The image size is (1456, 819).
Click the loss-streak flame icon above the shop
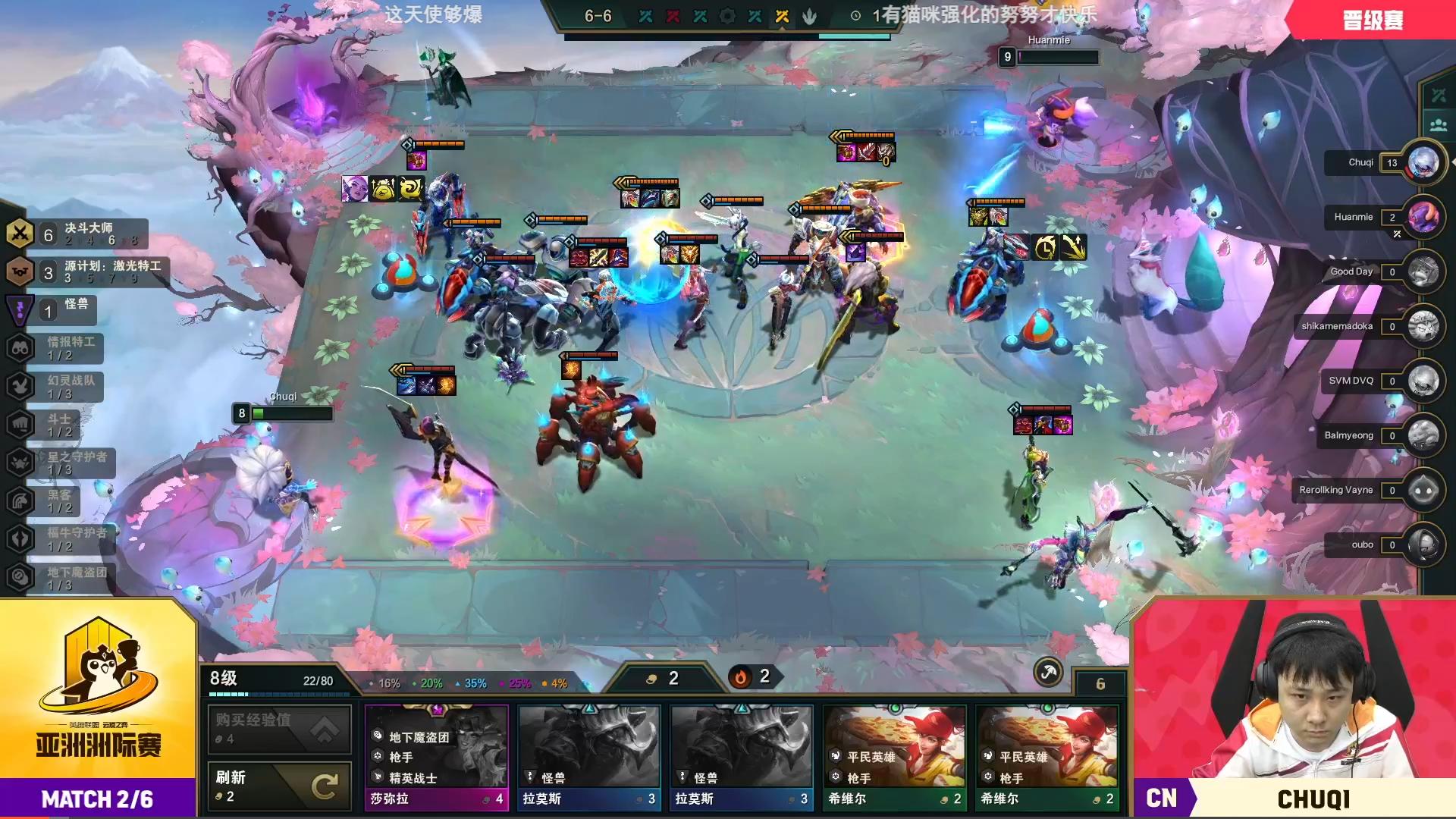741,677
